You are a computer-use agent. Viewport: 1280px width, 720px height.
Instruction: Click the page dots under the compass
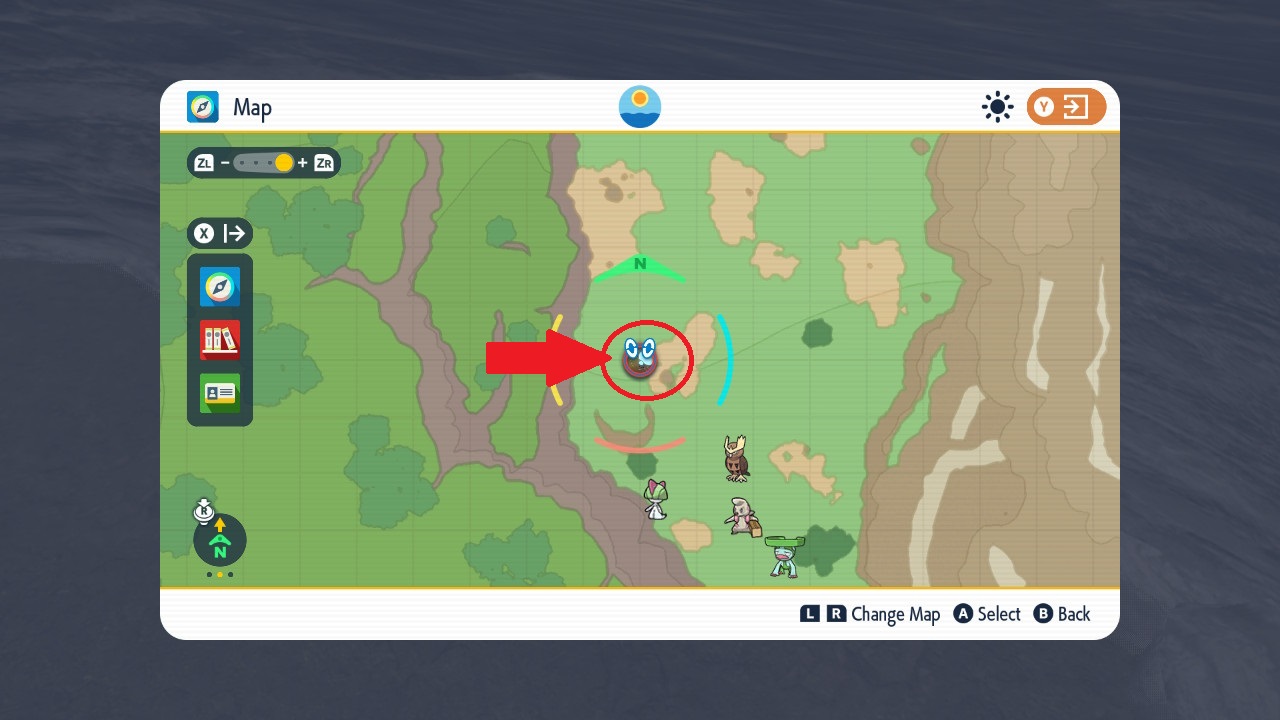point(219,576)
